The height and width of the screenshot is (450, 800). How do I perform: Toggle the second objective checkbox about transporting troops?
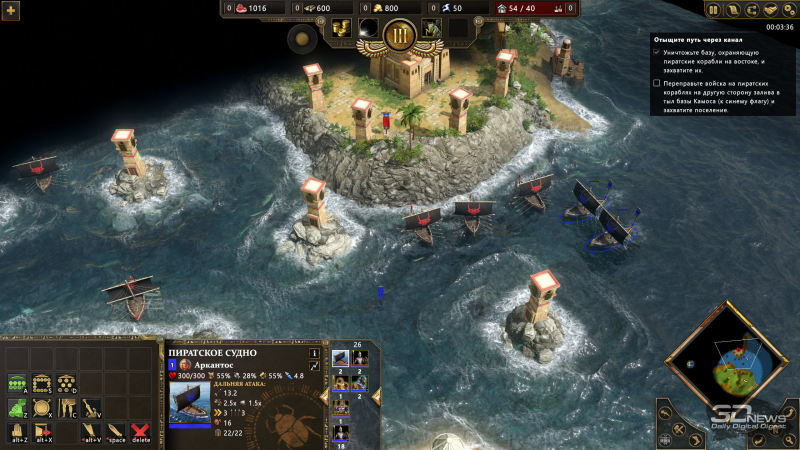pyautogui.click(x=656, y=83)
